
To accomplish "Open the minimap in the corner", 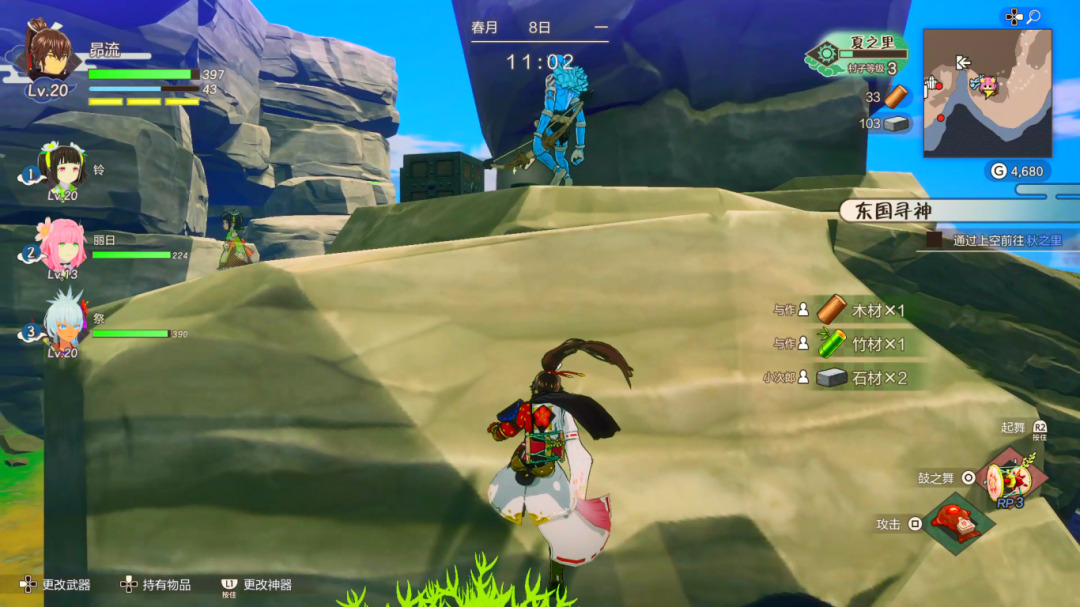I will (987, 93).
